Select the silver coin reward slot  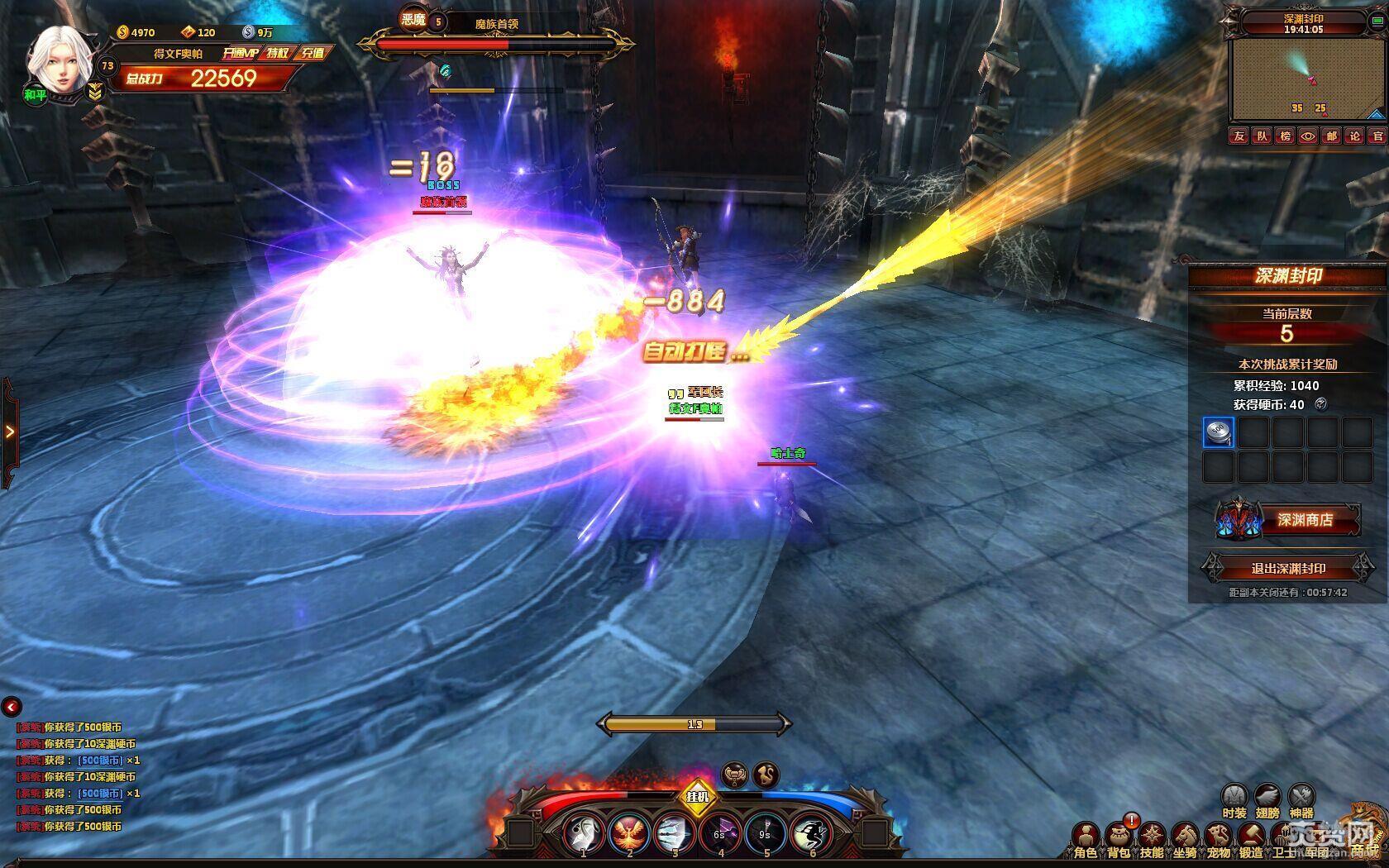pyautogui.click(x=1218, y=432)
